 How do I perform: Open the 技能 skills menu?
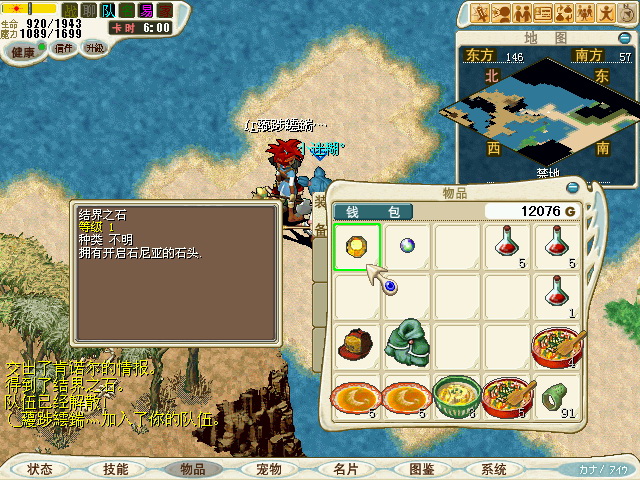tap(115, 468)
